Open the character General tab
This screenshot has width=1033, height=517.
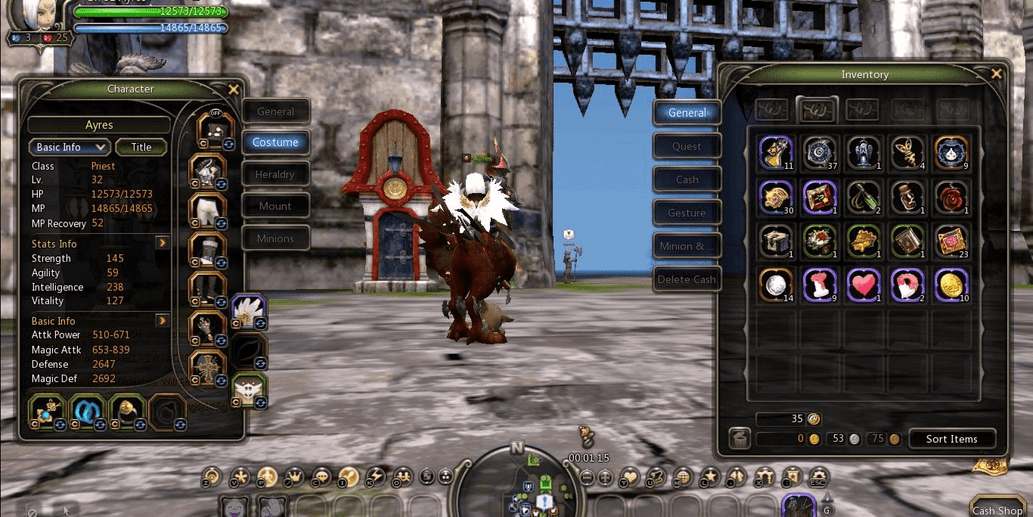coord(275,112)
